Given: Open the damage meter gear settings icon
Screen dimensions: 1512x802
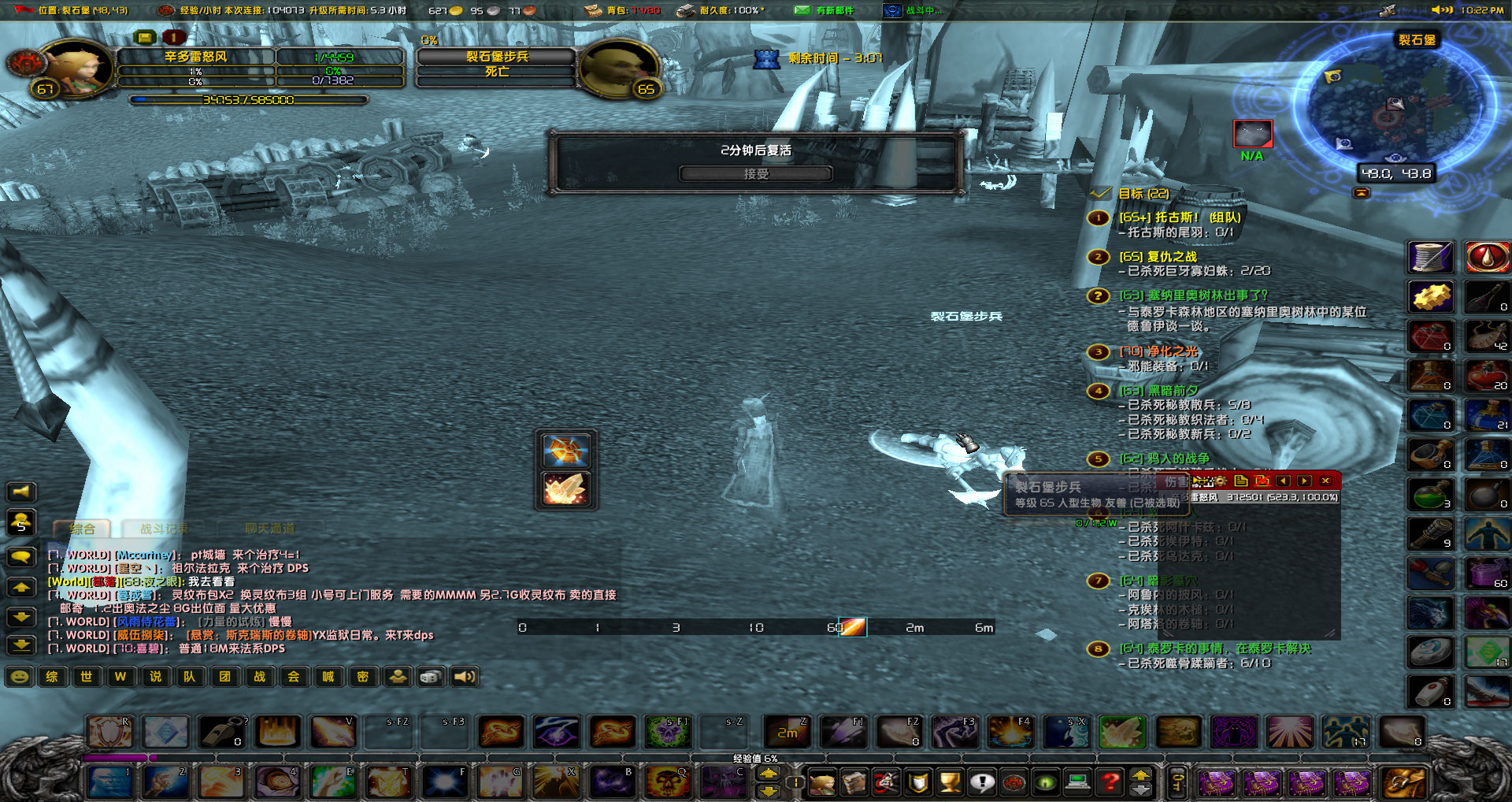Looking at the screenshot, I should click(x=1220, y=481).
